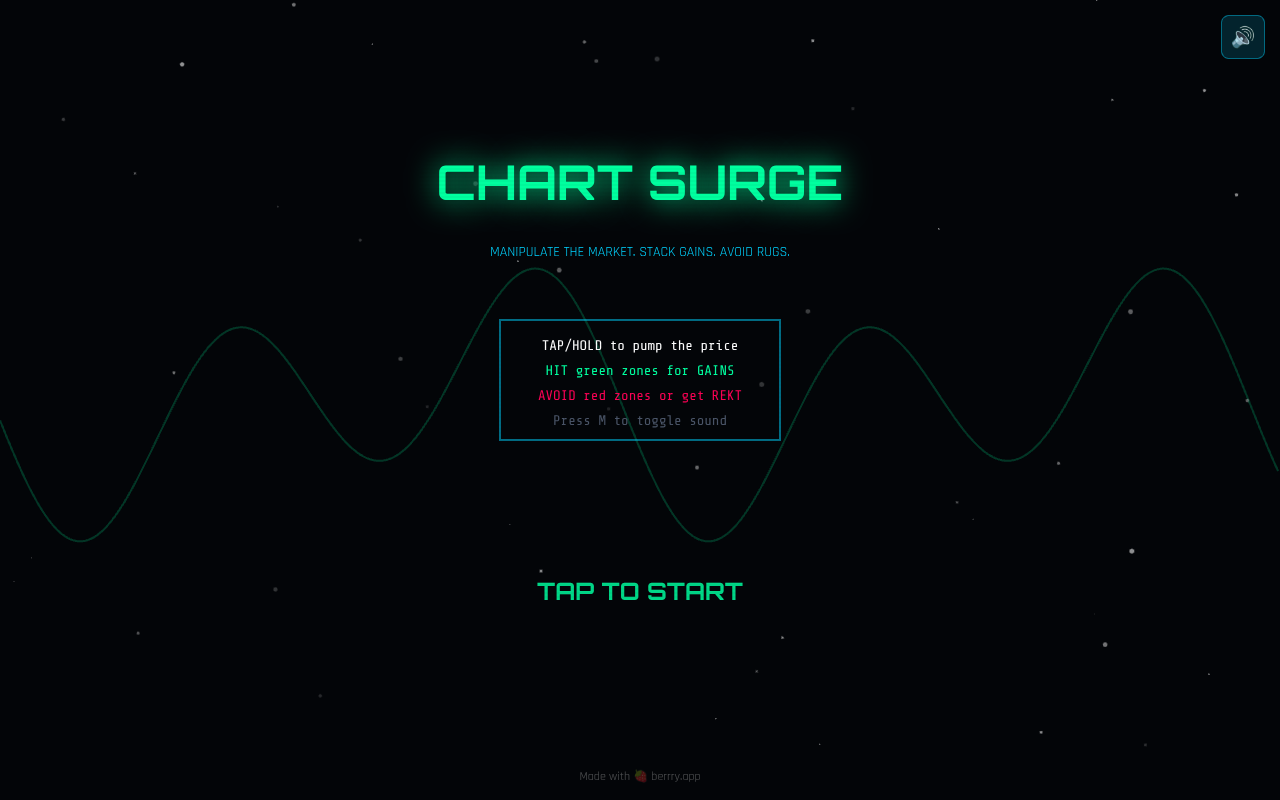
Task: Click the strawberry emoji in the footer
Action: coord(639,775)
